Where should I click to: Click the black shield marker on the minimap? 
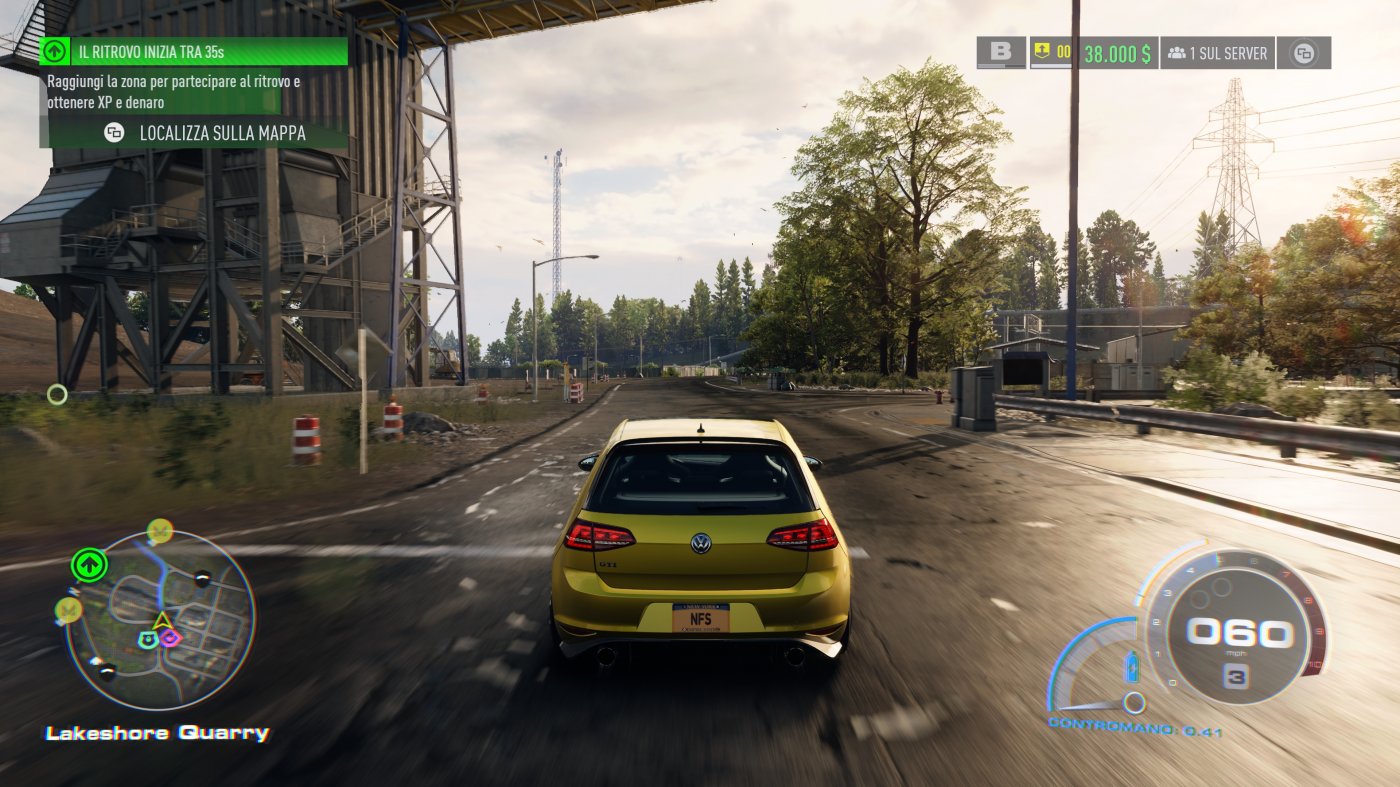click(203, 576)
